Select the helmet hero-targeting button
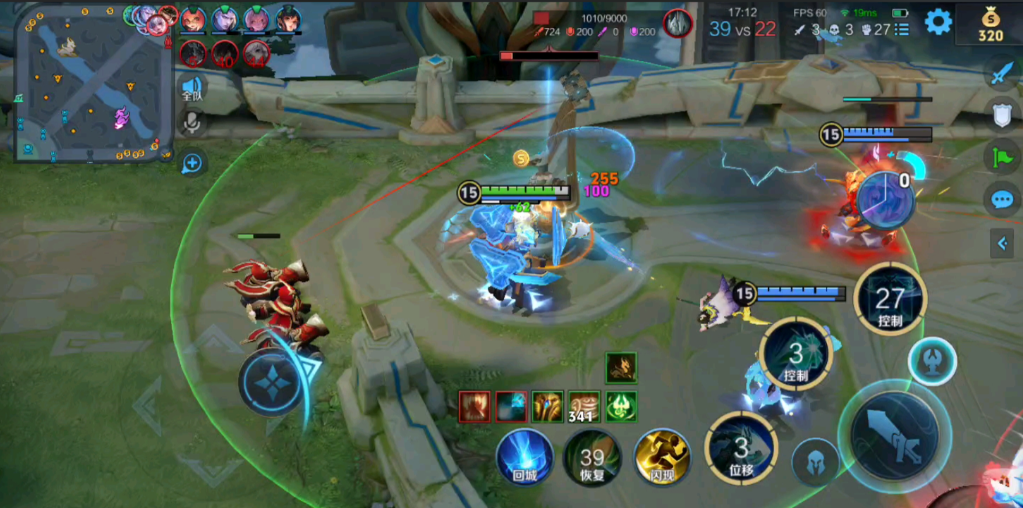The image size is (1023, 508). pos(815,464)
